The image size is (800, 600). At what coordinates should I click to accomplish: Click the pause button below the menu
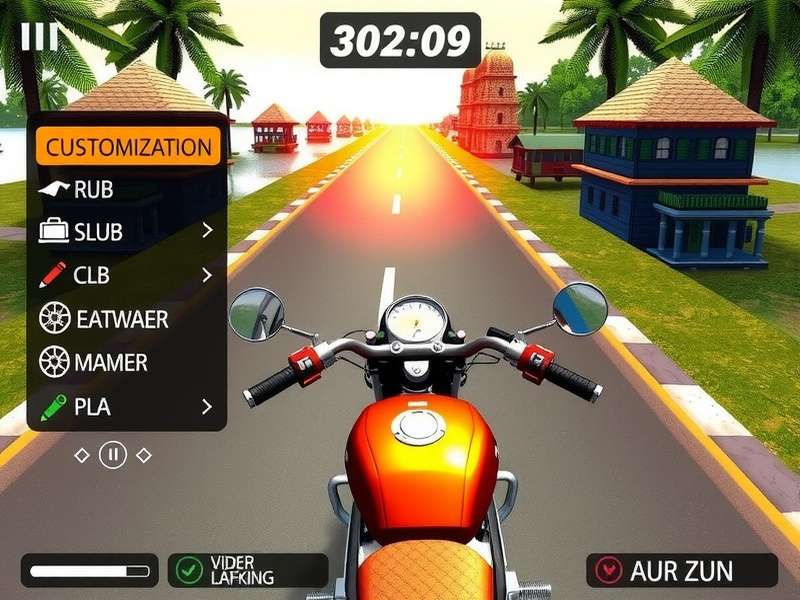pos(113,455)
